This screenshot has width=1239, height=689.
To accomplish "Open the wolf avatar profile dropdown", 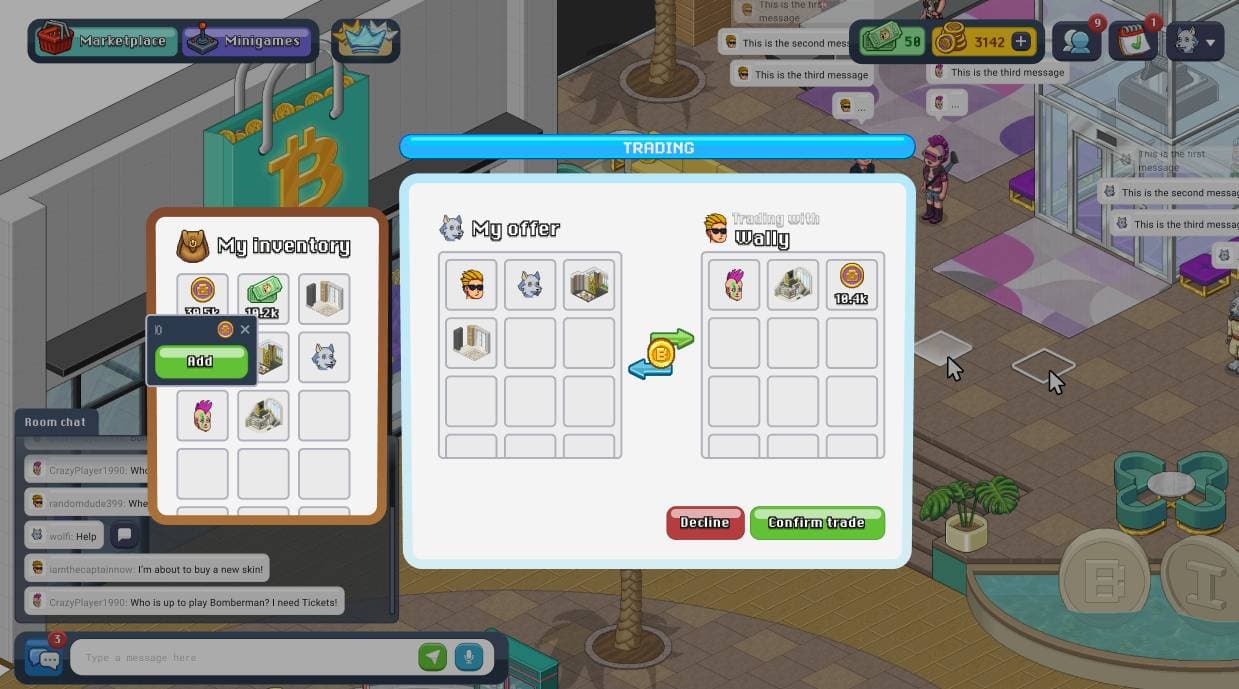I will pos(1195,42).
